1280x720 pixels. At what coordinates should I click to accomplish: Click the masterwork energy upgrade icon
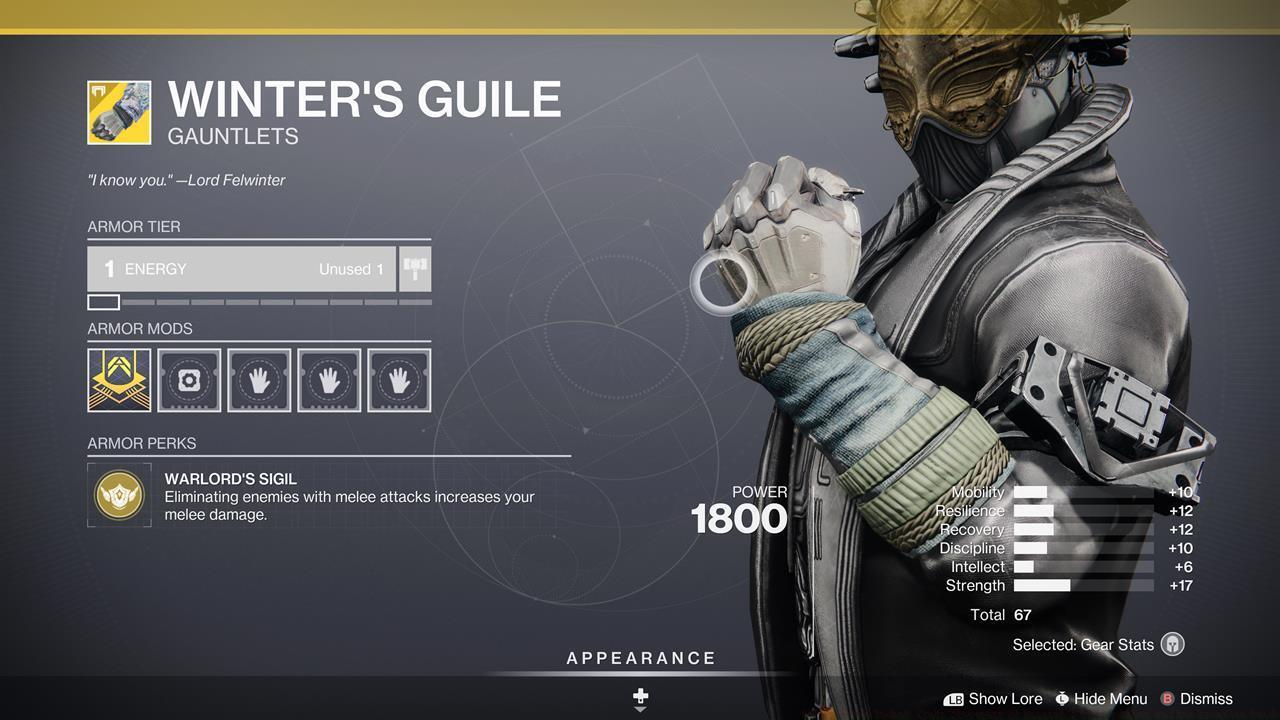coord(414,268)
